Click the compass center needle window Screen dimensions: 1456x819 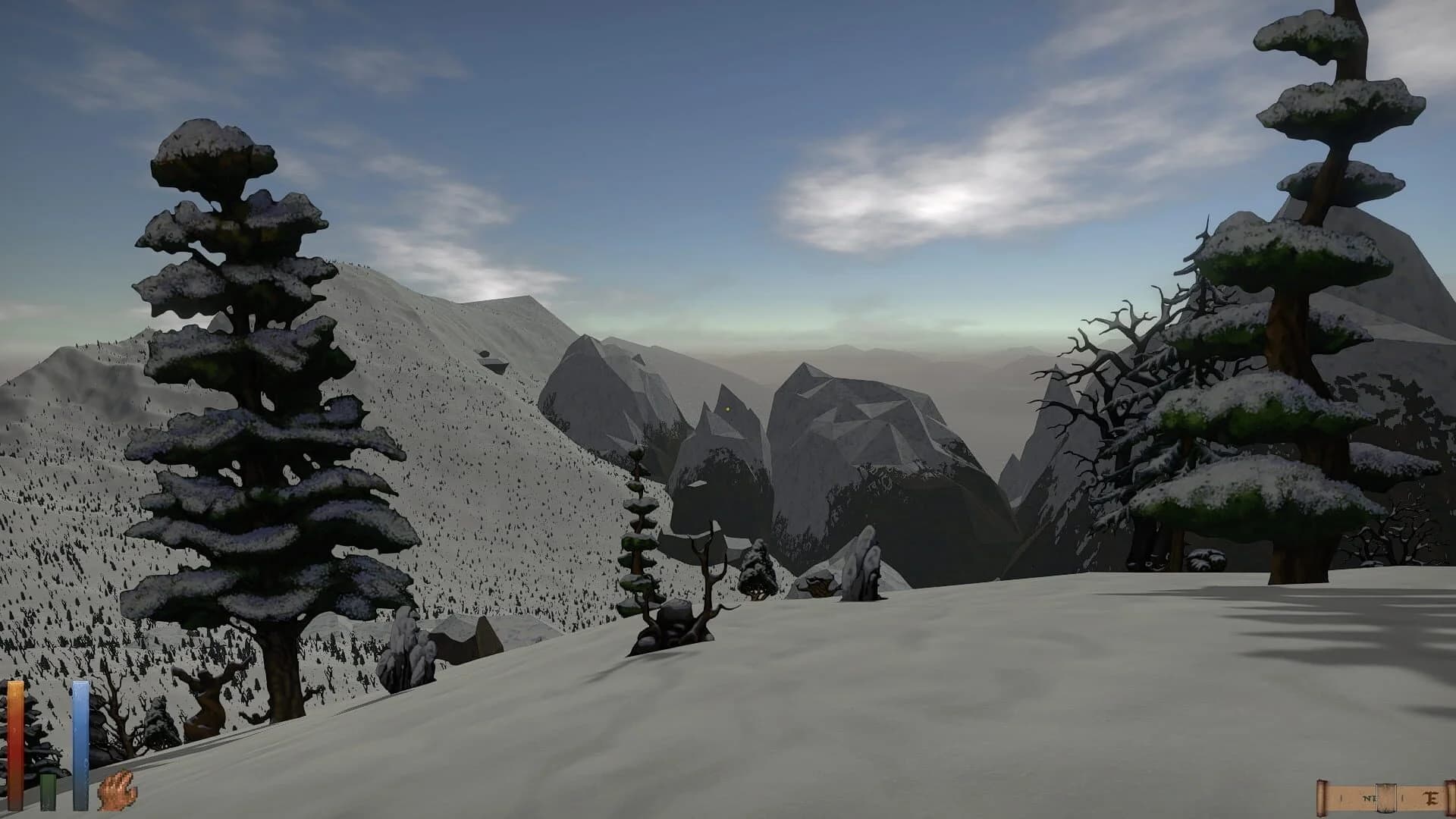pos(1386,798)
